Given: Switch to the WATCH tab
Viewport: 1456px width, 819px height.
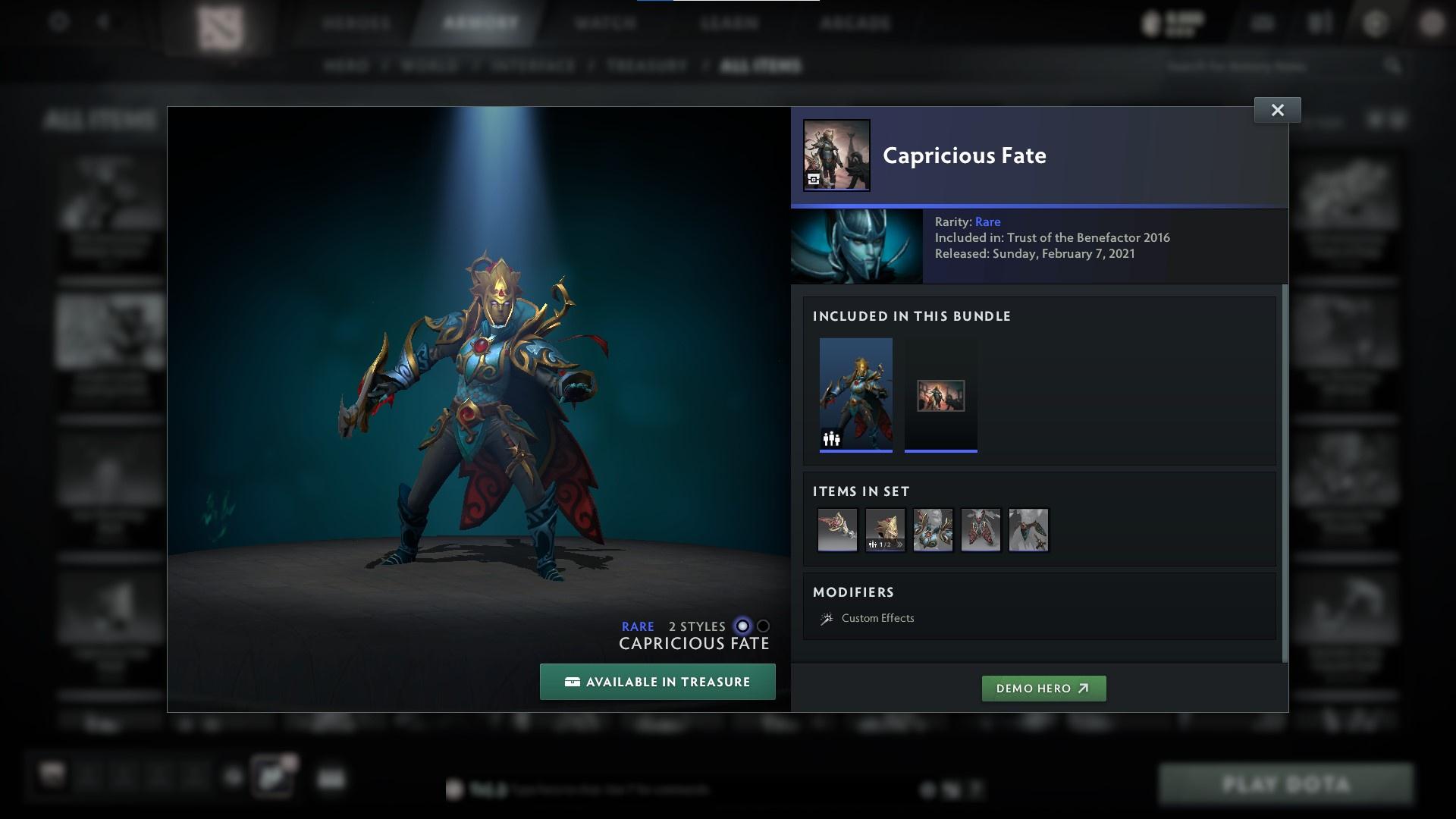Looking at the screenshot, I should click(603, 23).
